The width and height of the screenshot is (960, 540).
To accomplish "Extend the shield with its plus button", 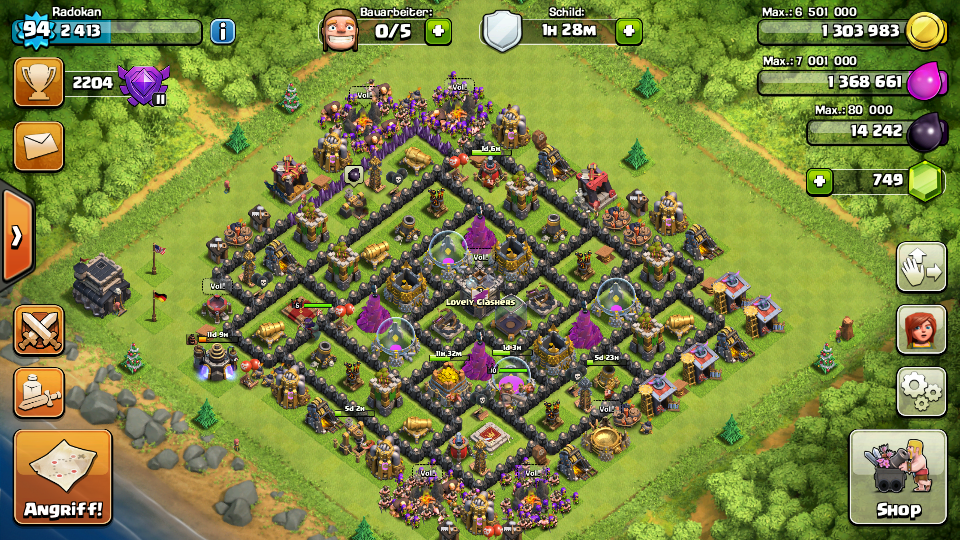I will click(628, 31).
